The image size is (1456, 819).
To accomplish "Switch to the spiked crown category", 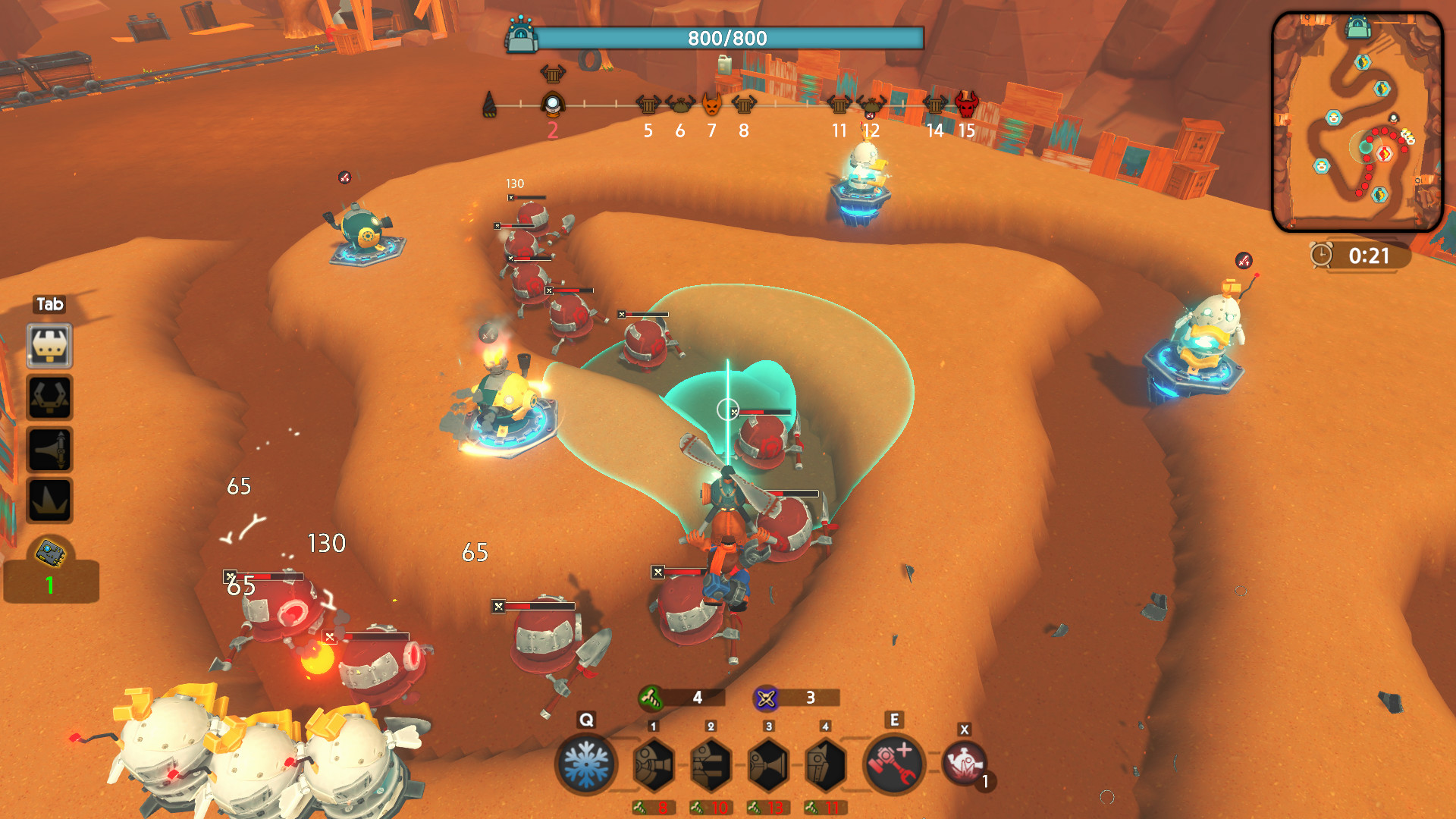I will click(x=50, y=500).
